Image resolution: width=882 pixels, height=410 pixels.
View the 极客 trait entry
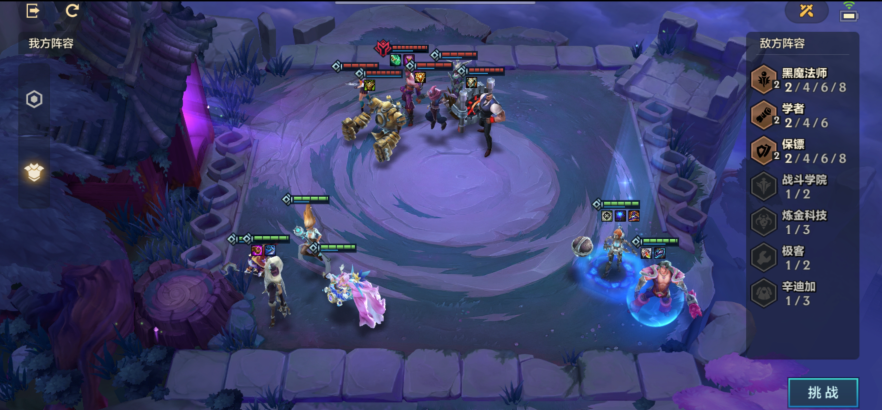coord(802,258)
